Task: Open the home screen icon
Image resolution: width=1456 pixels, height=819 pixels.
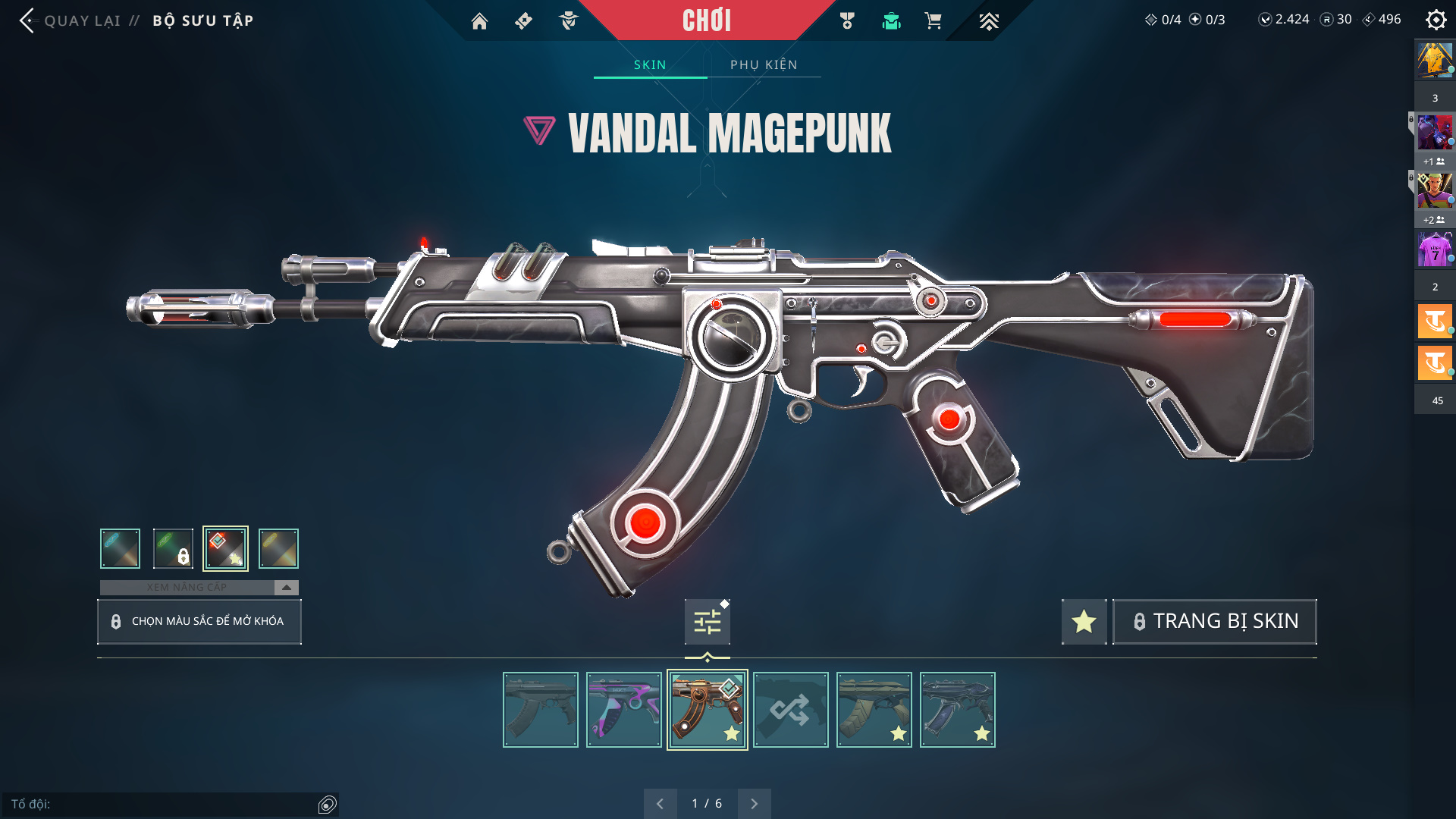Action: (479, 21)
